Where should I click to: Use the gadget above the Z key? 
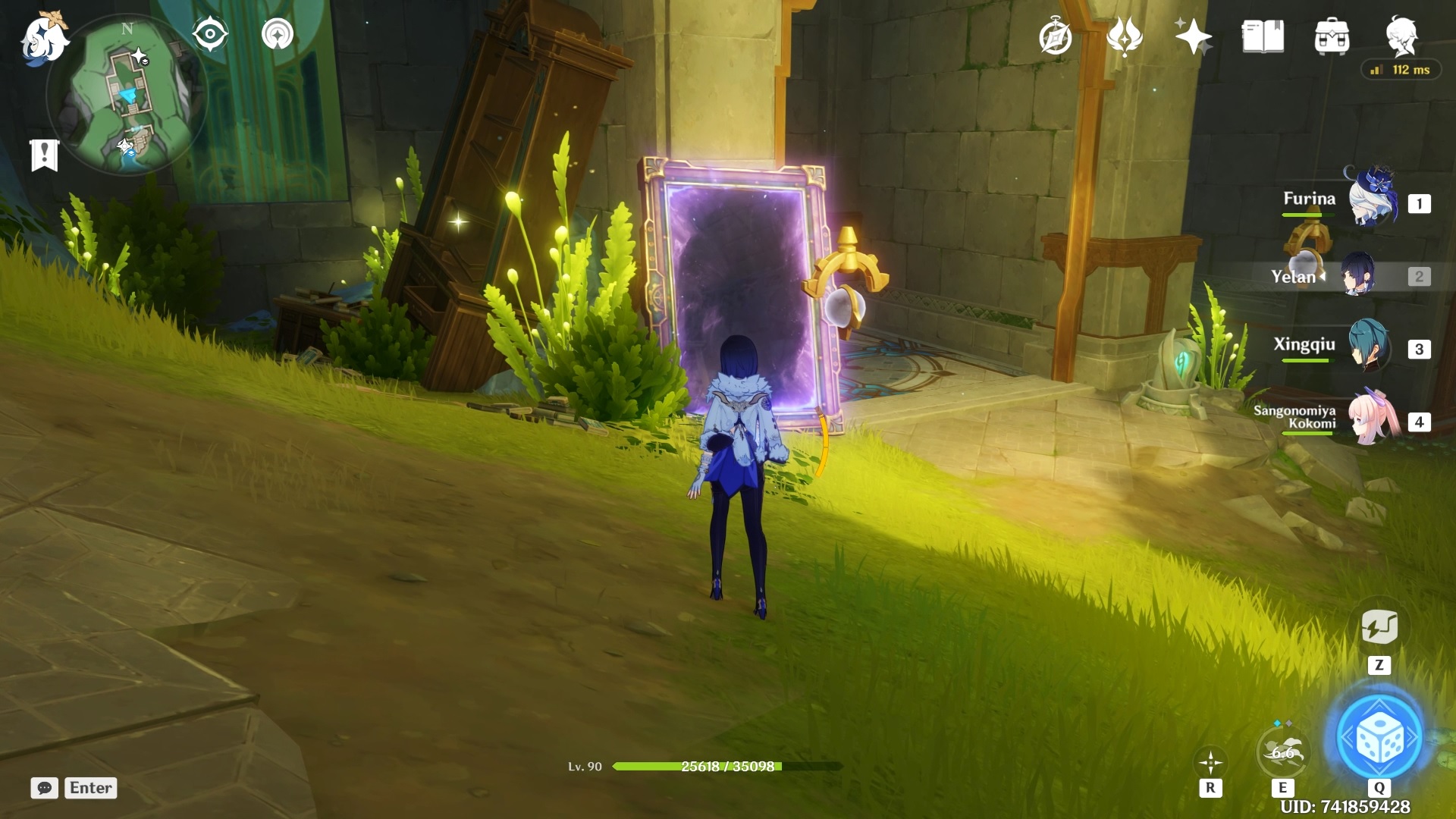(1379, 627)
